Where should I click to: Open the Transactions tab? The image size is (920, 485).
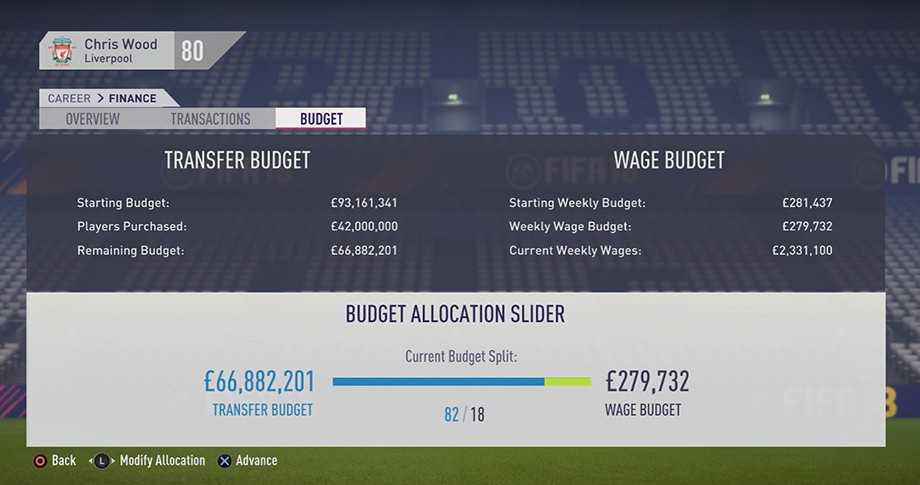(210, 119)
